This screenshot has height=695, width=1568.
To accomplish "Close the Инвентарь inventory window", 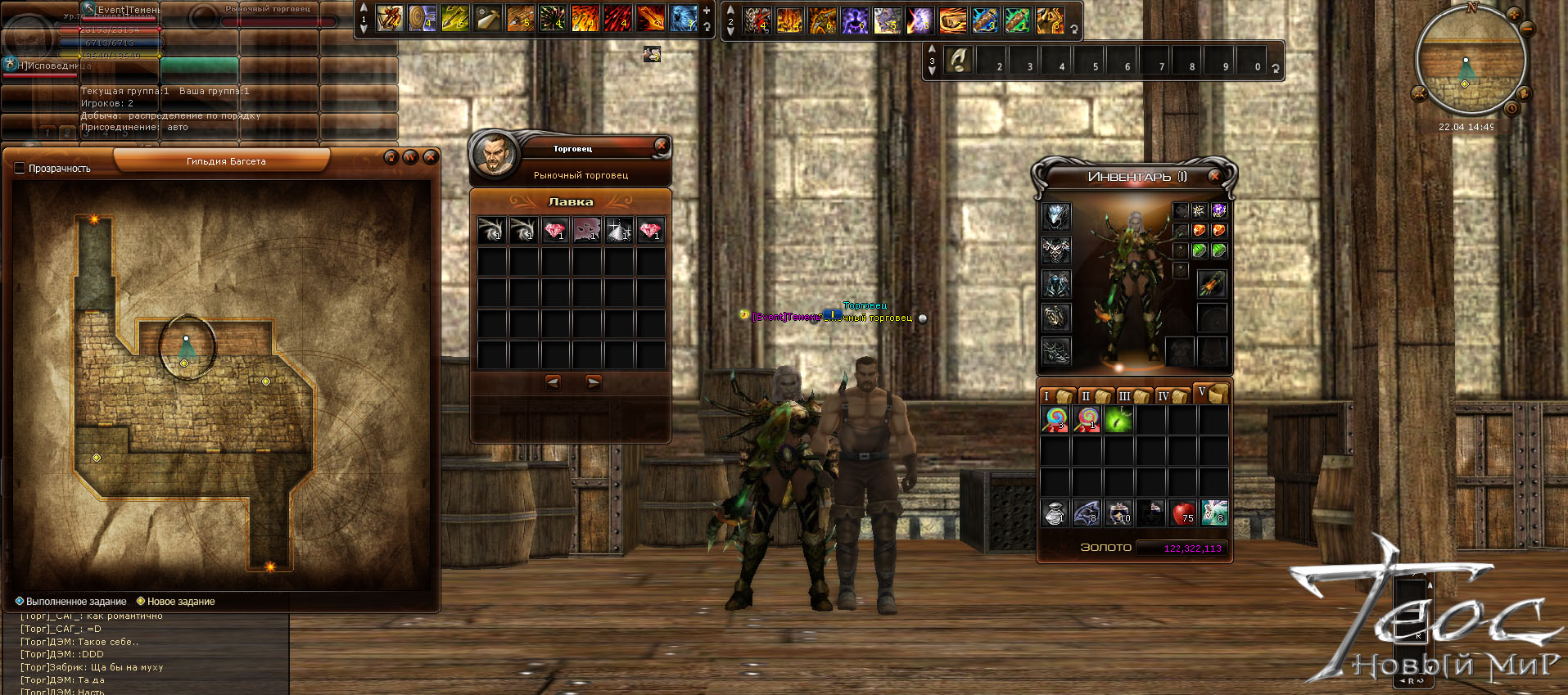I will (1214, 176).
